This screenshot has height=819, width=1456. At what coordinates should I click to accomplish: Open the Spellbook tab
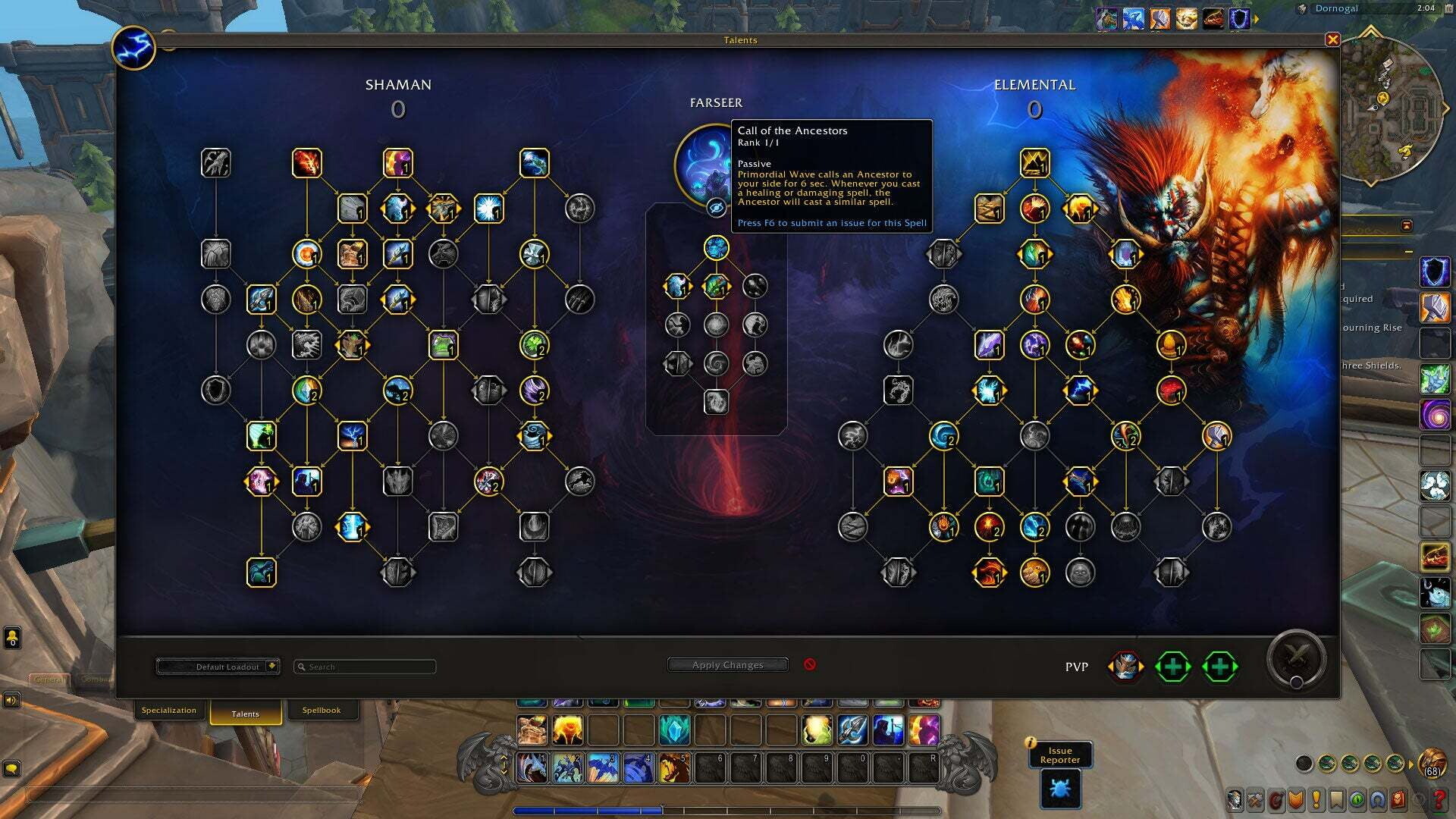click(321, 711)
